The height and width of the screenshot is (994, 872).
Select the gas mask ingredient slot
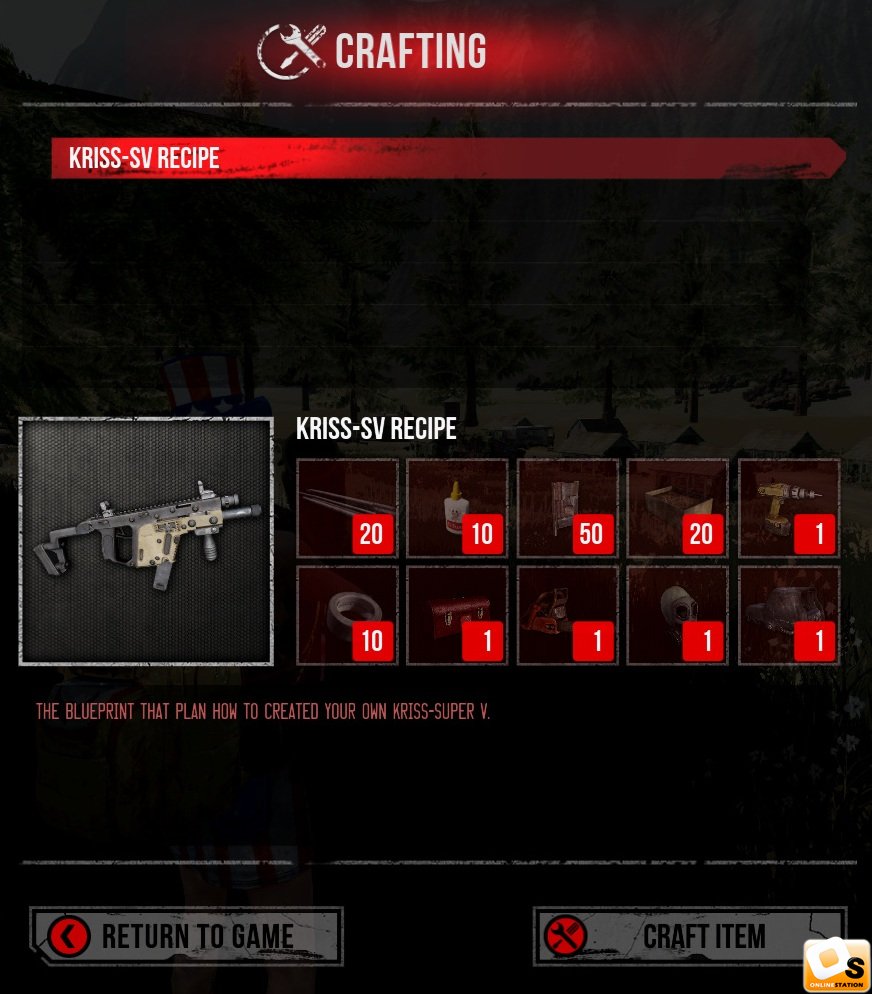click(x=677, y=615)
